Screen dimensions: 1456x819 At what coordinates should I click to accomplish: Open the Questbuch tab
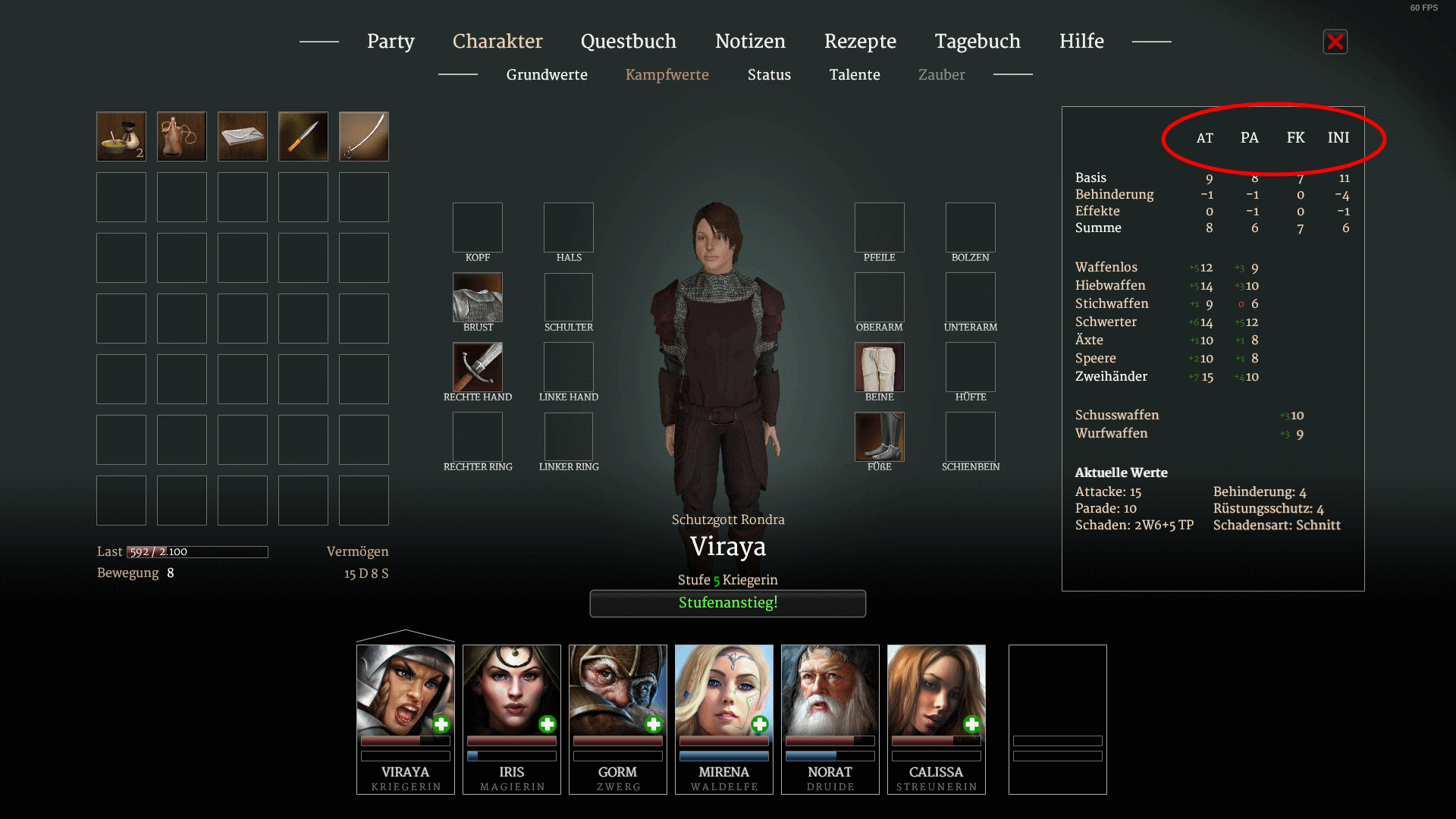(628, 41)
